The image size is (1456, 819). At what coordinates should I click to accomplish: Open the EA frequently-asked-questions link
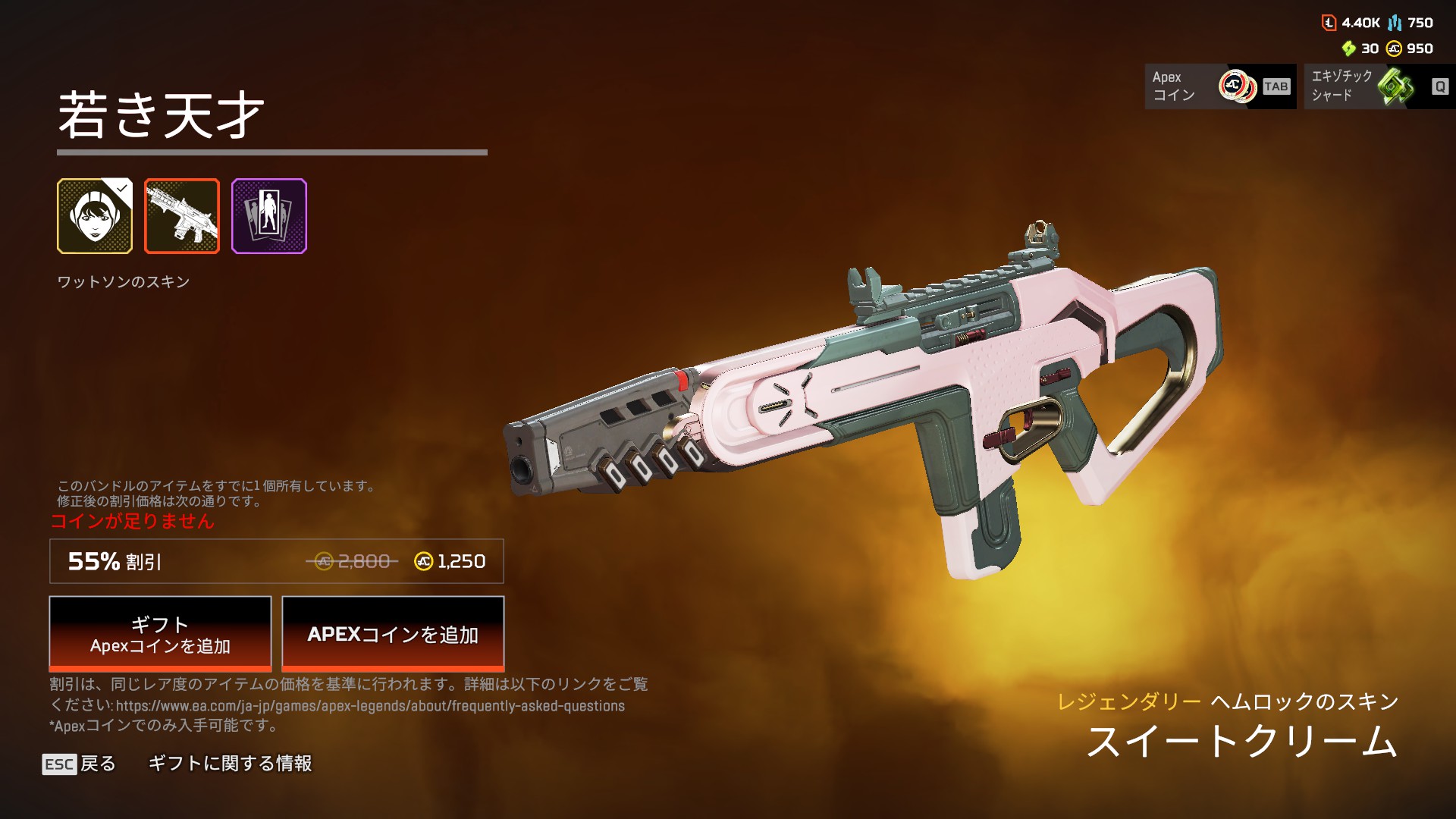point(370,706)
